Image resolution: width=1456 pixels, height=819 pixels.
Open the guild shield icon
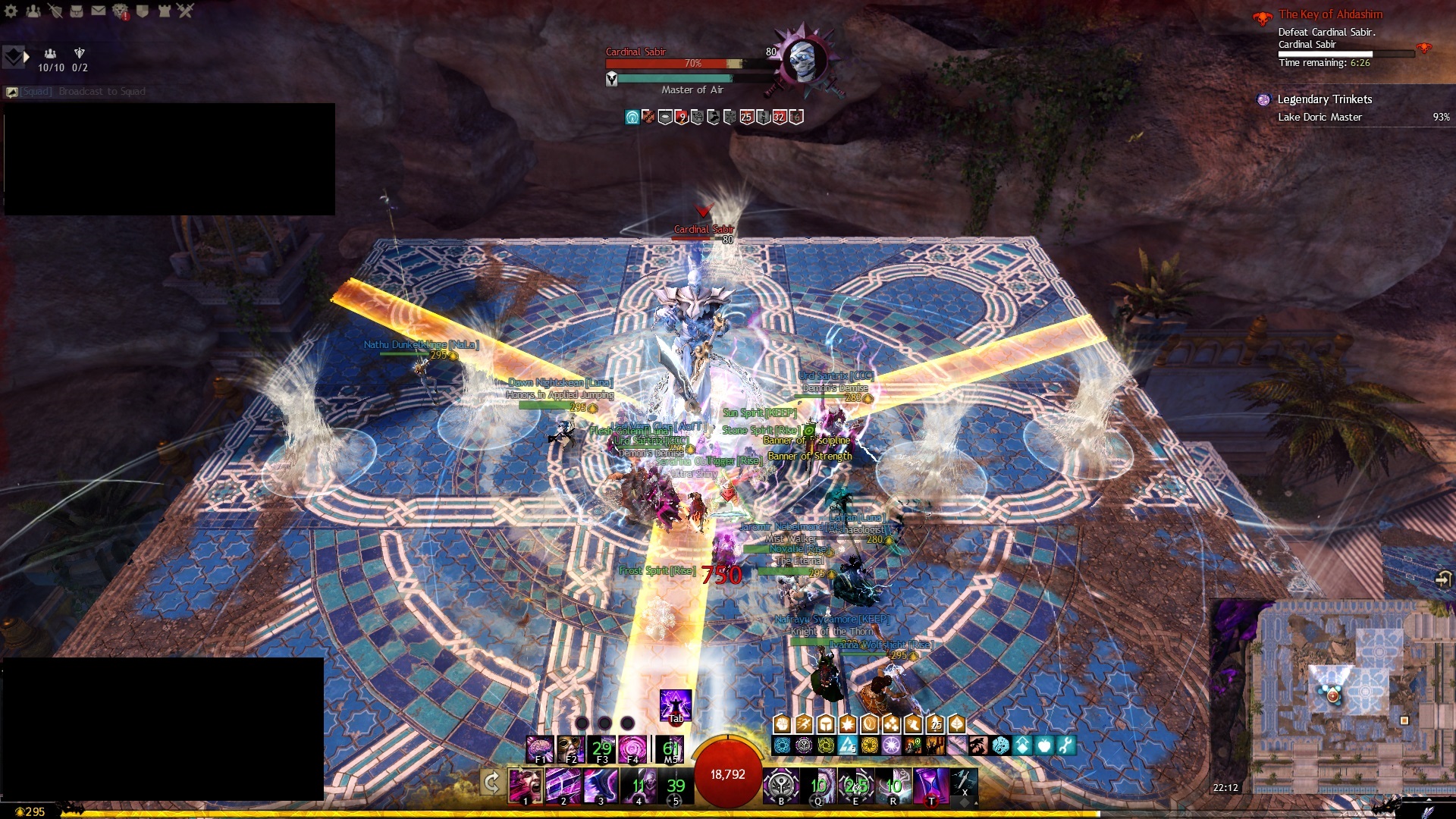coord(142,11)
